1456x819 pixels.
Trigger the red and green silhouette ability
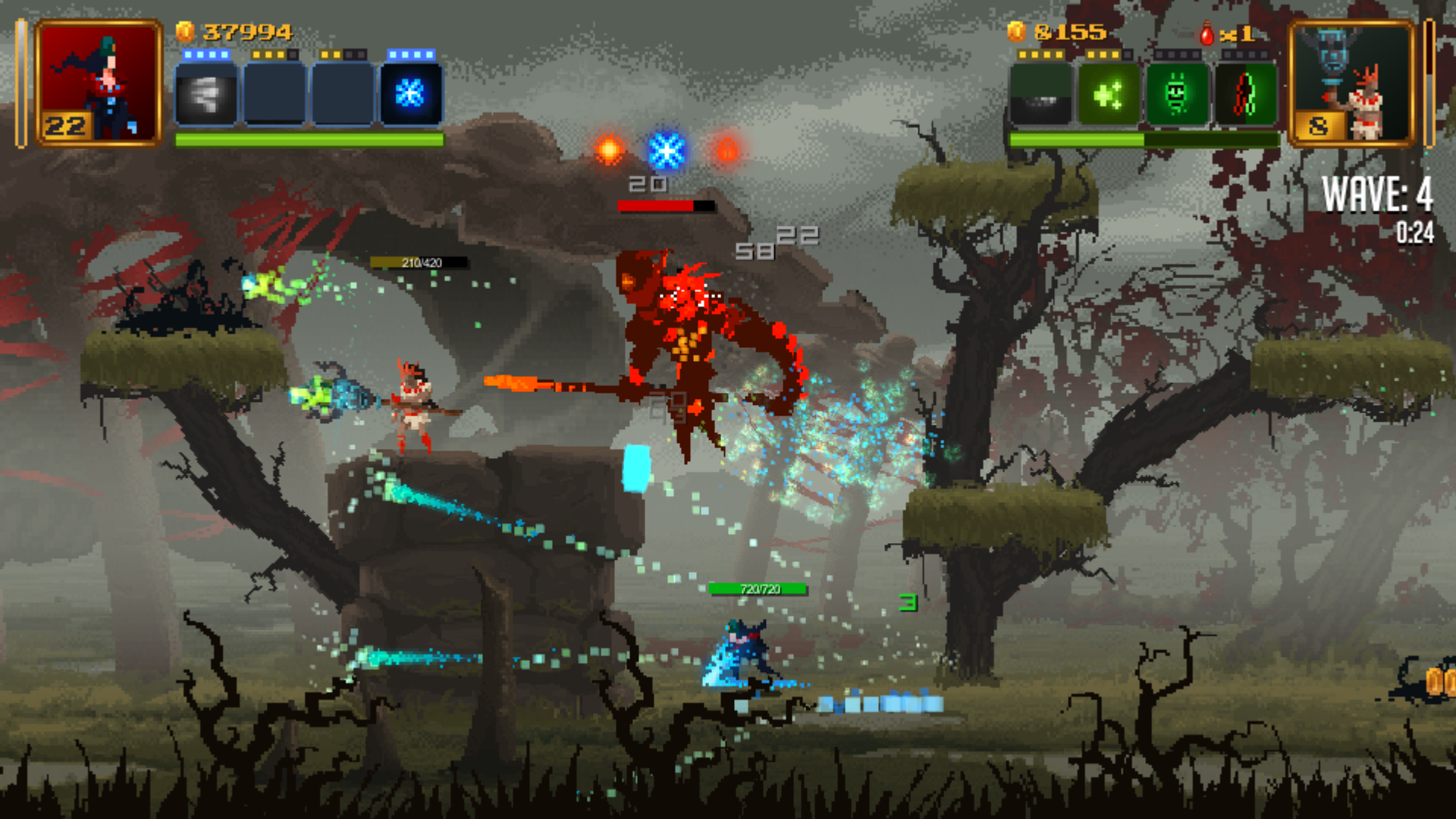[1245, 95]
